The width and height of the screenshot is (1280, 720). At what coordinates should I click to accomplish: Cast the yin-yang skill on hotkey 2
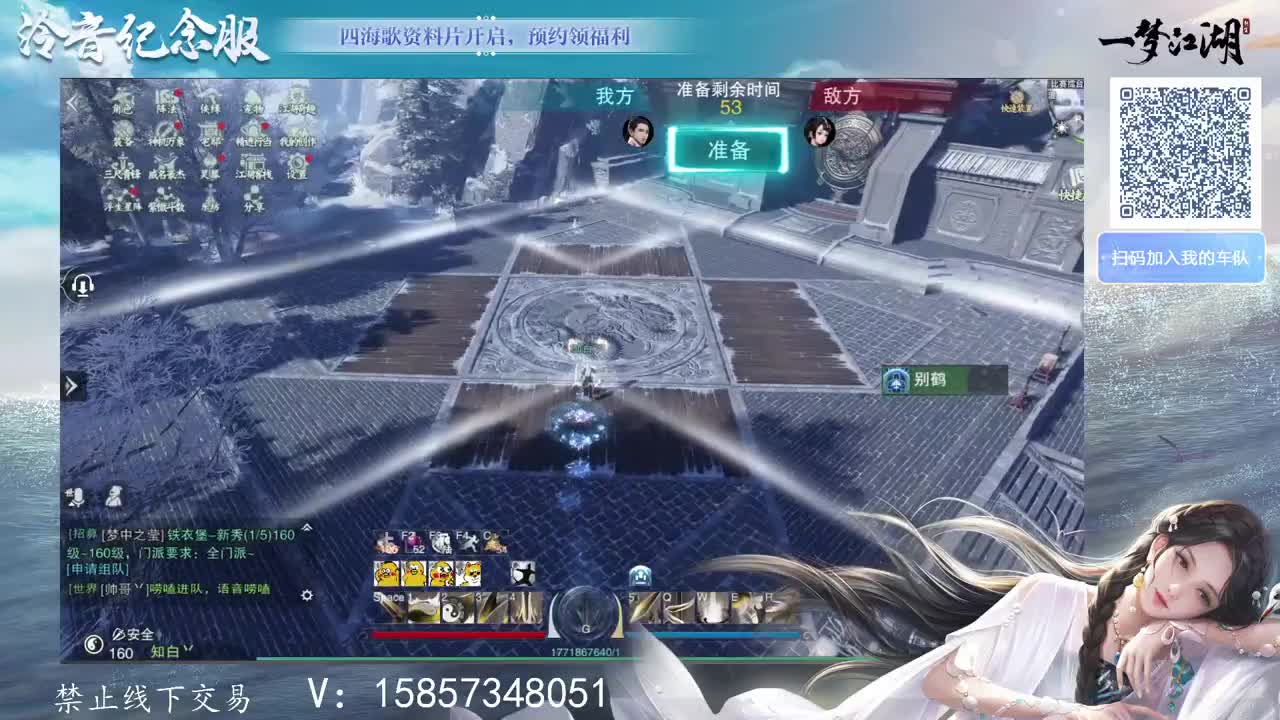pos(452,610)
